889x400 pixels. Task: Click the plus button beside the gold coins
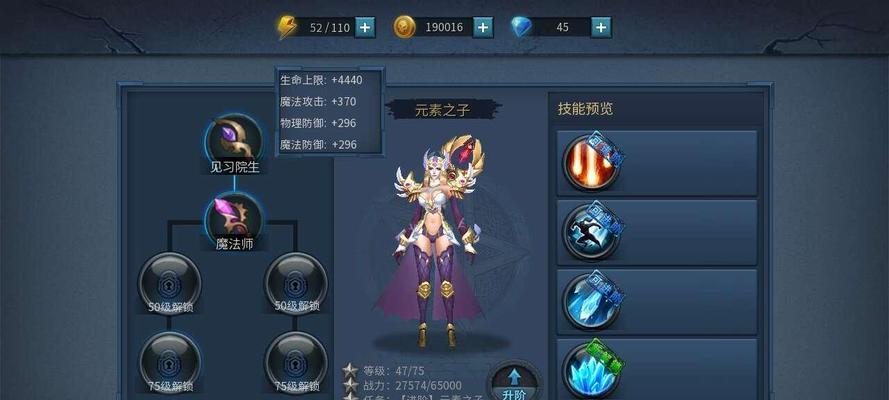coord(484,27)
